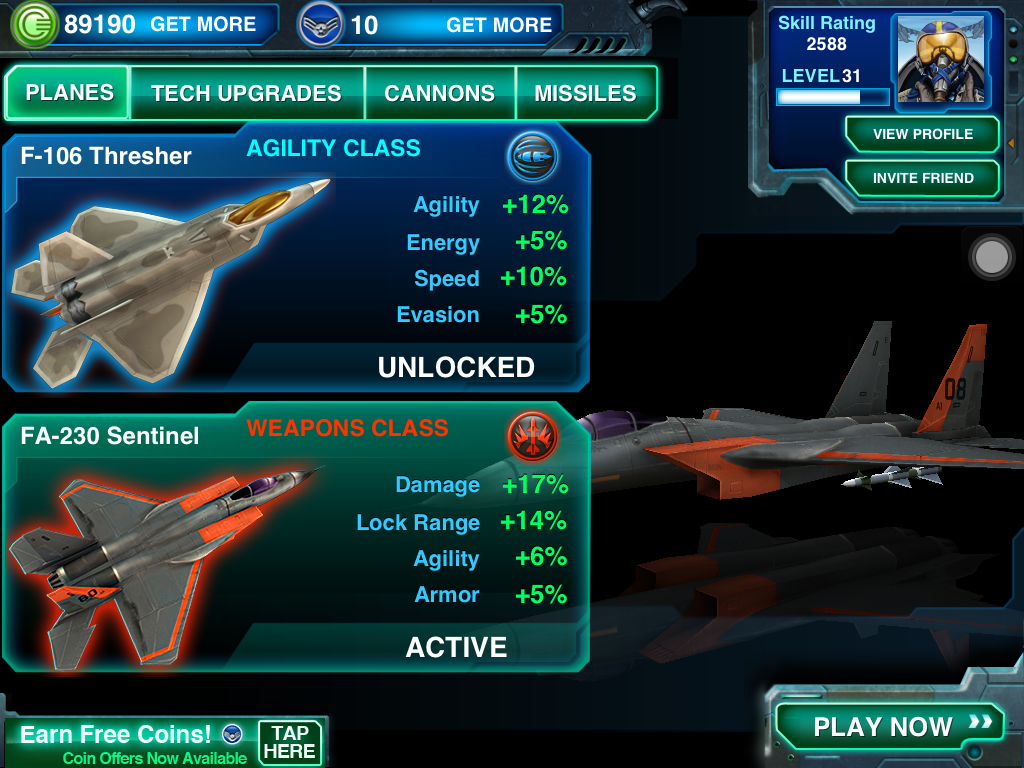Show the Cannons tab
Viewport: 1024px width, 768px height.
point(439,94)
